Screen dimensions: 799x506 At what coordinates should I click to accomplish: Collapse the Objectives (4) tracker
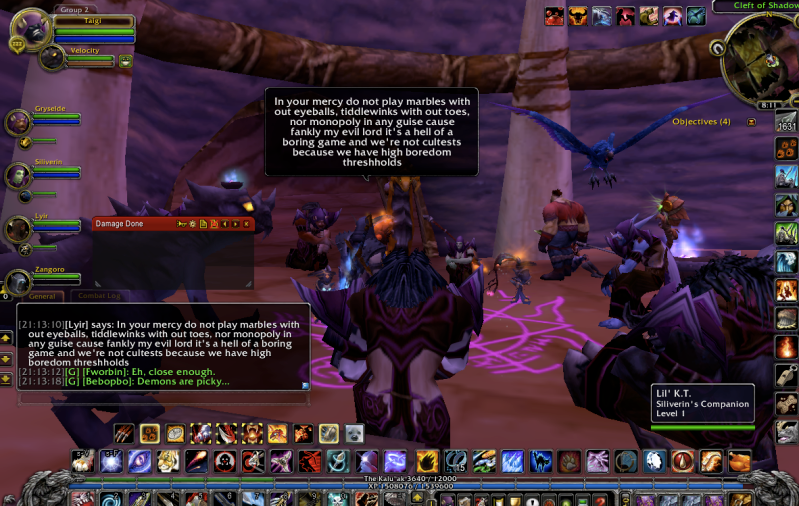(751, 122)
